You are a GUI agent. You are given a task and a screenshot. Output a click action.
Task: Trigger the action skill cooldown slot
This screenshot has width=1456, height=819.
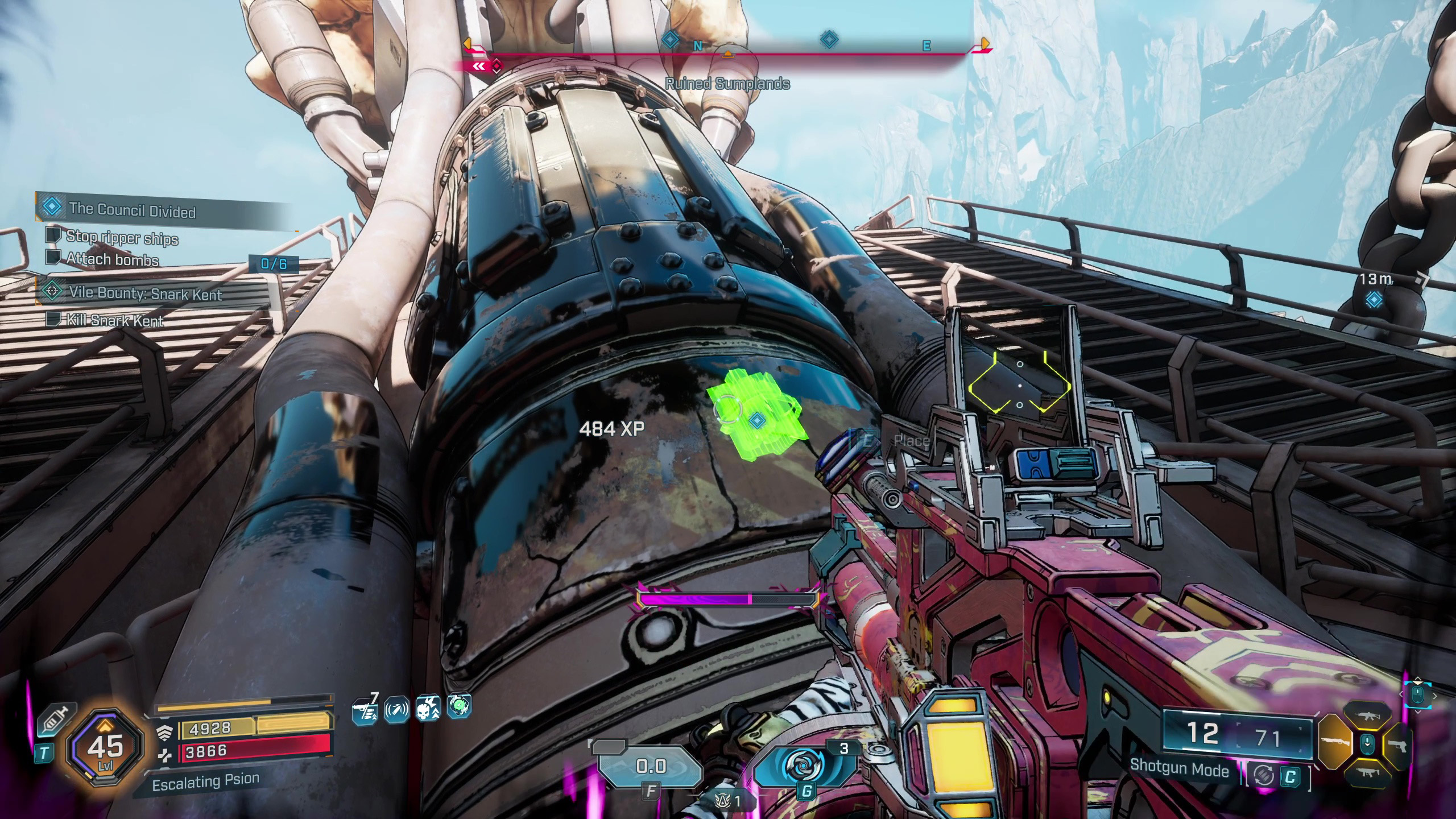[x=651, y=767]
